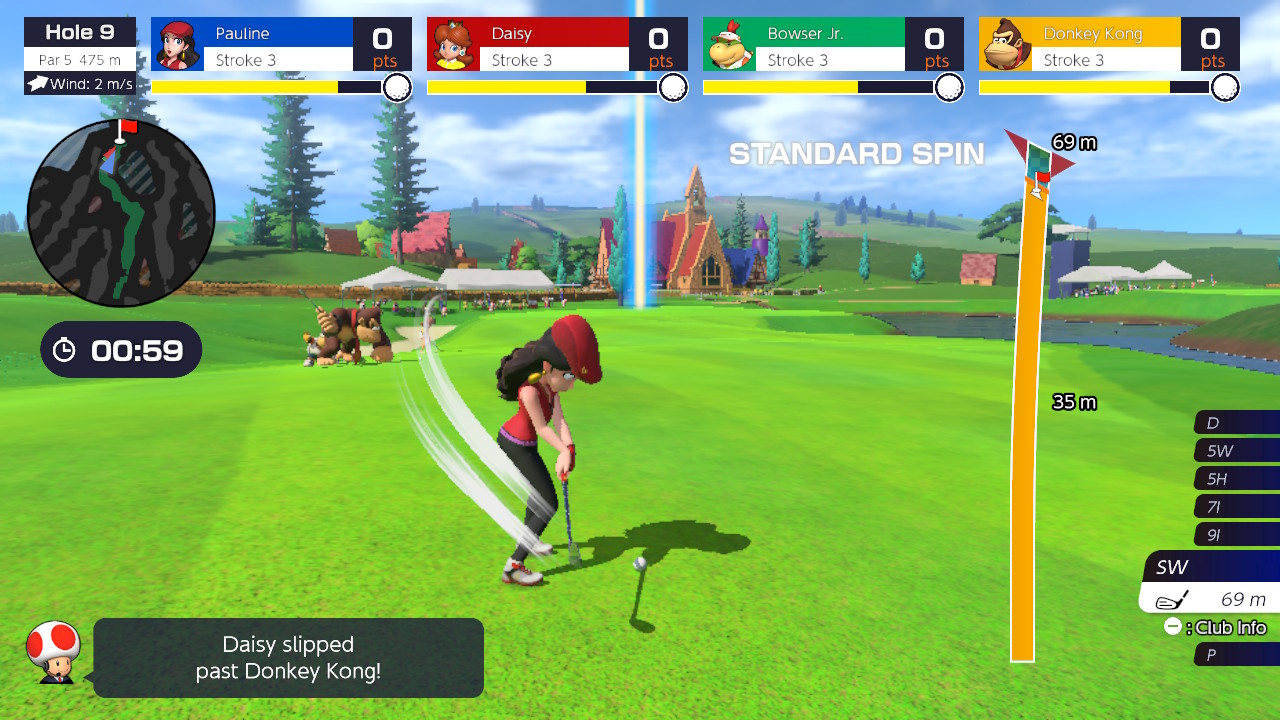Choose the 5W club
Screen dimensions: 1280x720
coord(1236,451)
